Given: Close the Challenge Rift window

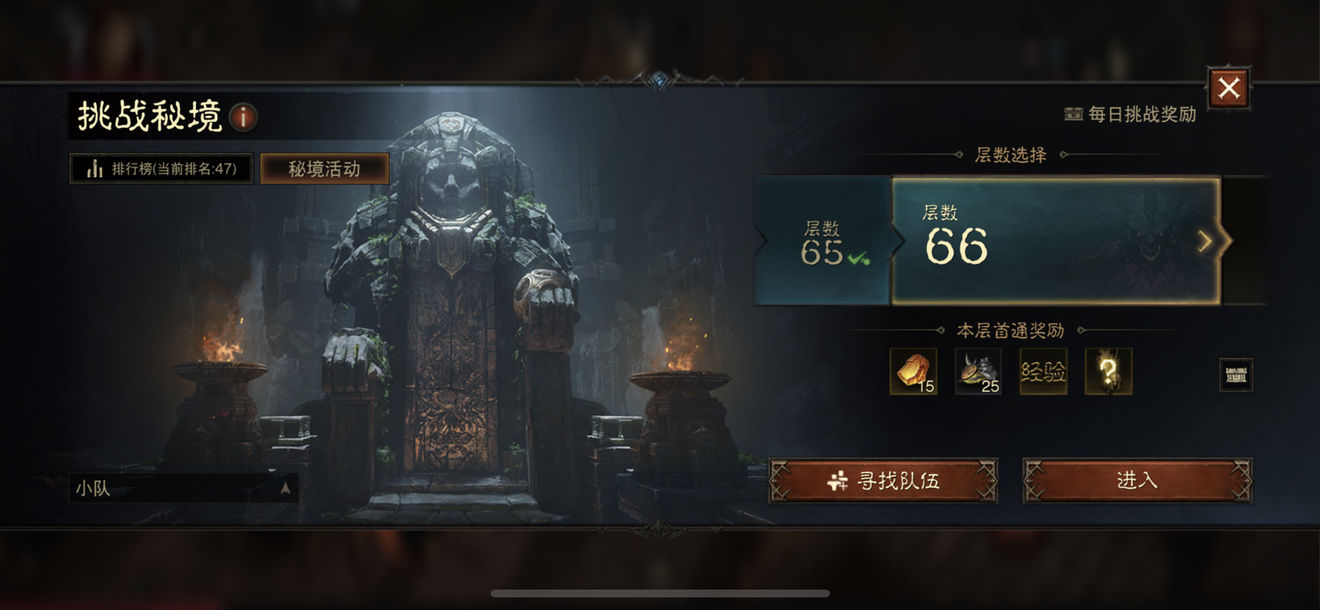Looking at the screenshot, I should click(x=1228, y=88).
